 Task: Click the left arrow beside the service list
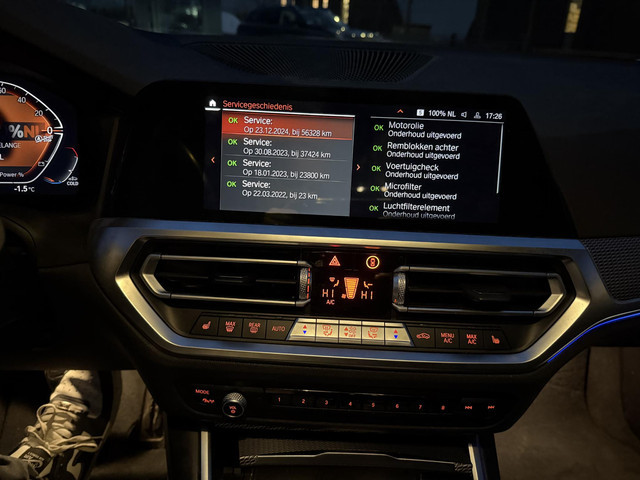212,160
